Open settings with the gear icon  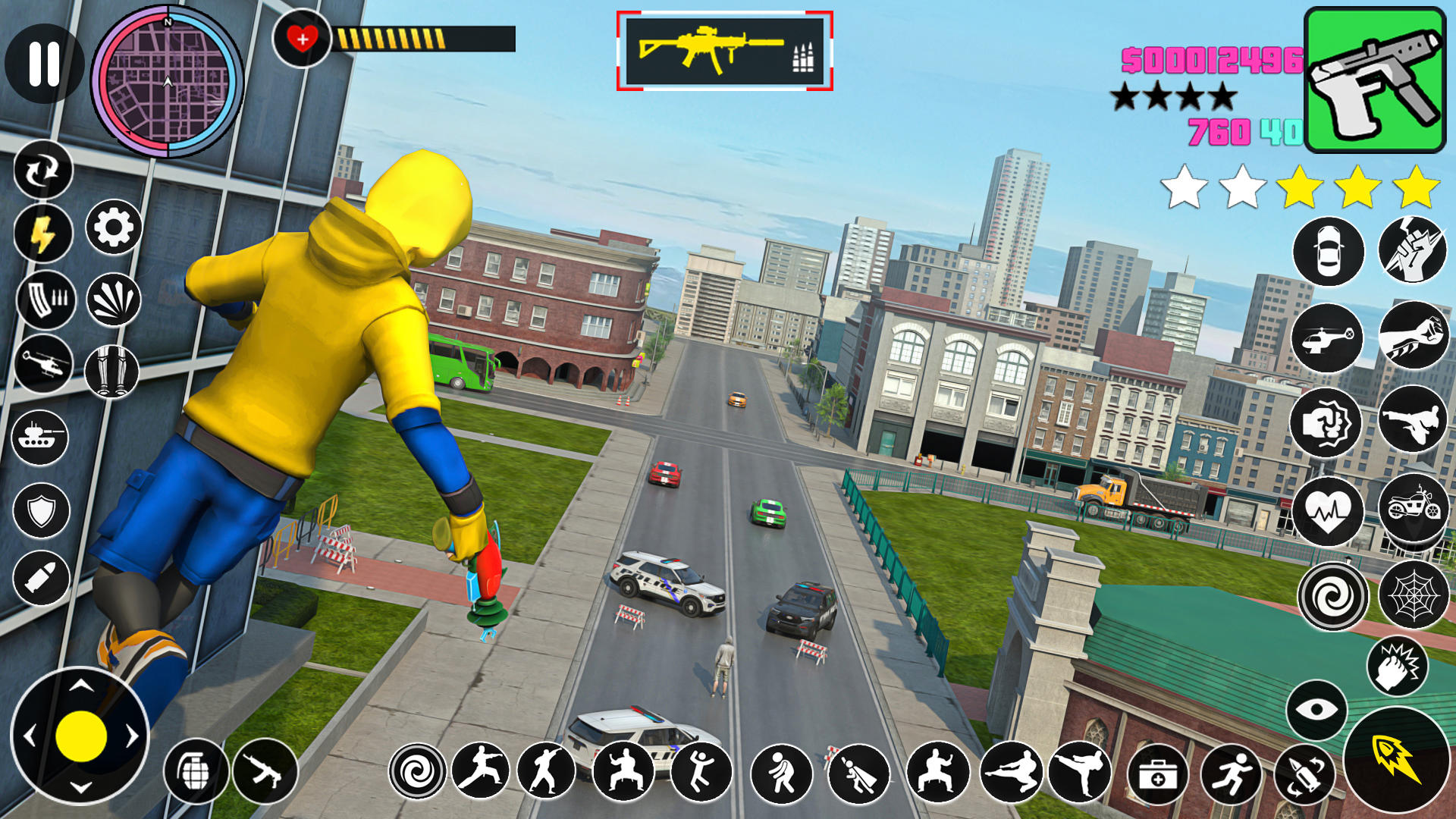click(114, 227)
